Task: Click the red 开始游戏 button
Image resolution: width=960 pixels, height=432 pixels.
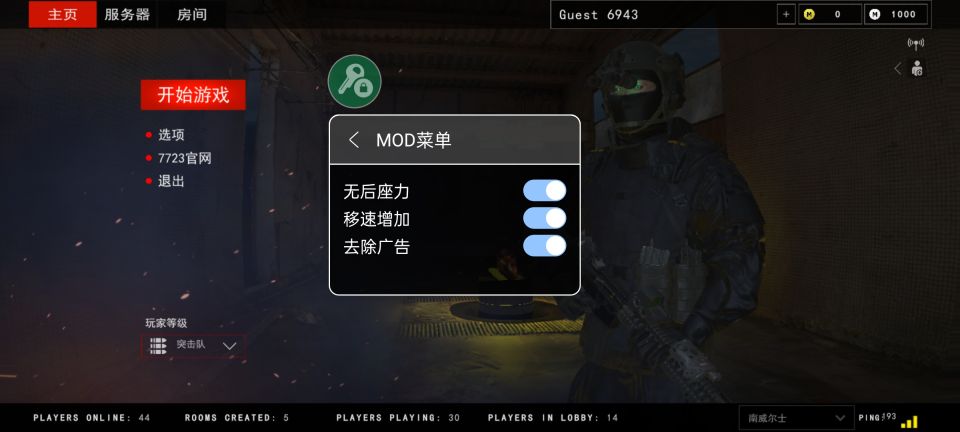Action: pos(193,95)
